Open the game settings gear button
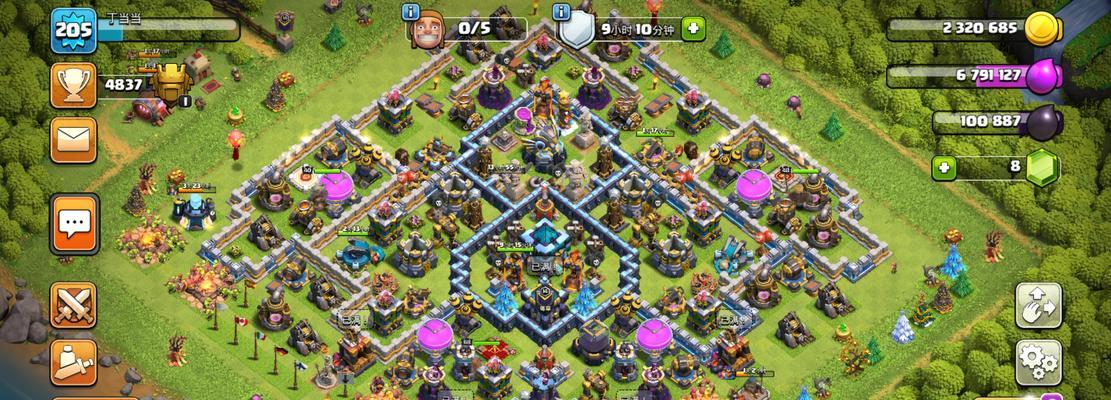 click(1038, 359)
